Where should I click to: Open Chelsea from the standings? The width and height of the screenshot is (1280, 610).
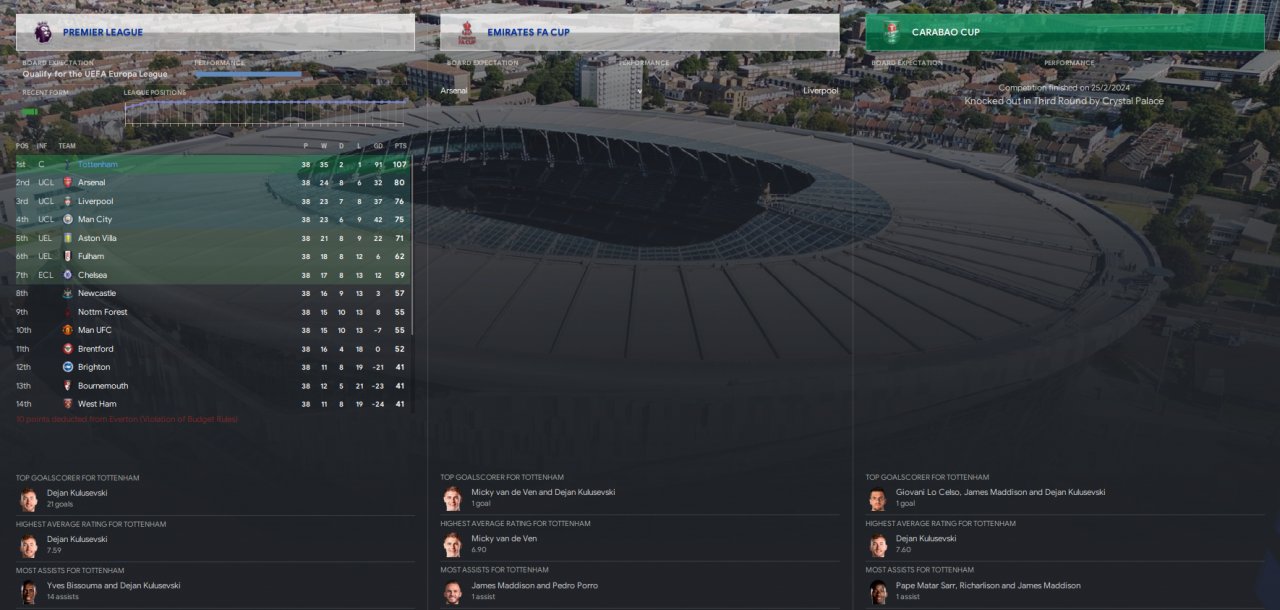pyautogui.click(x=92, y=275)
